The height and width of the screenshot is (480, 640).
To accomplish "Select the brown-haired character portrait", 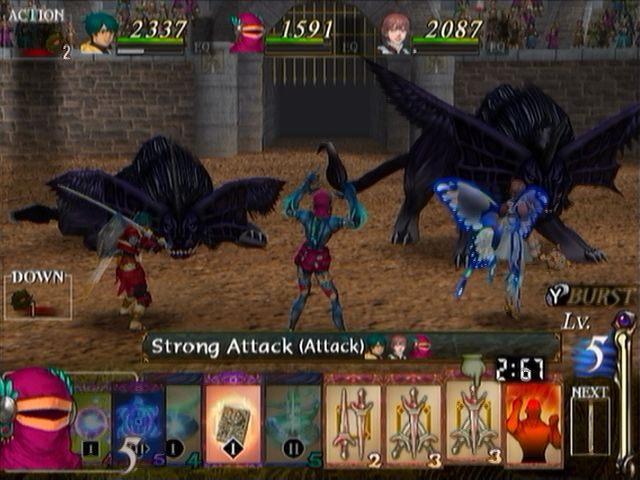I will (395, 33).
